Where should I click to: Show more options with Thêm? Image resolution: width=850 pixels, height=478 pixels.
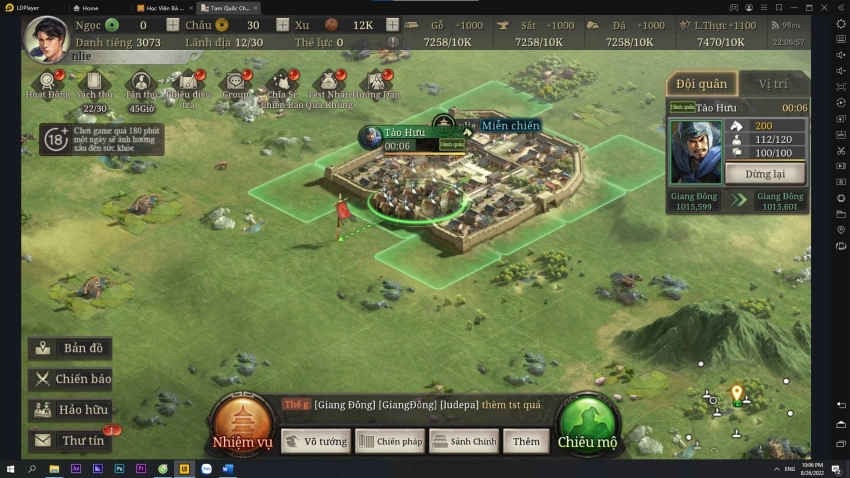point(526,441)
